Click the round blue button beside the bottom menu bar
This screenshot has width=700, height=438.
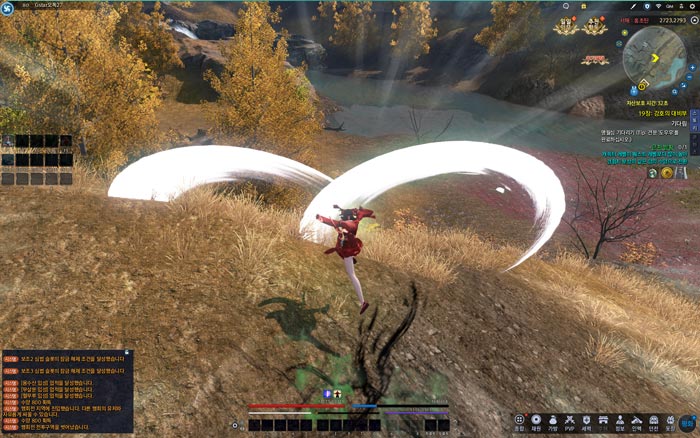click(x=688, y=422)
